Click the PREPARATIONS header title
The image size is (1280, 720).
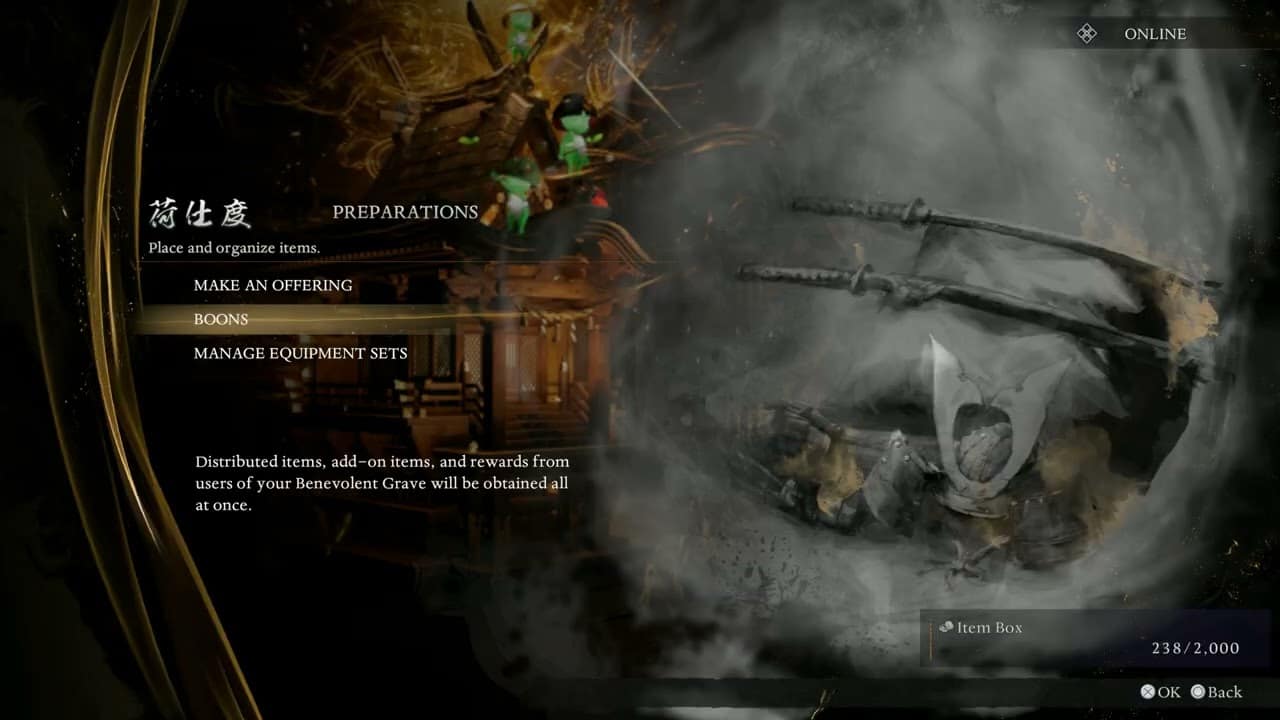405,211
